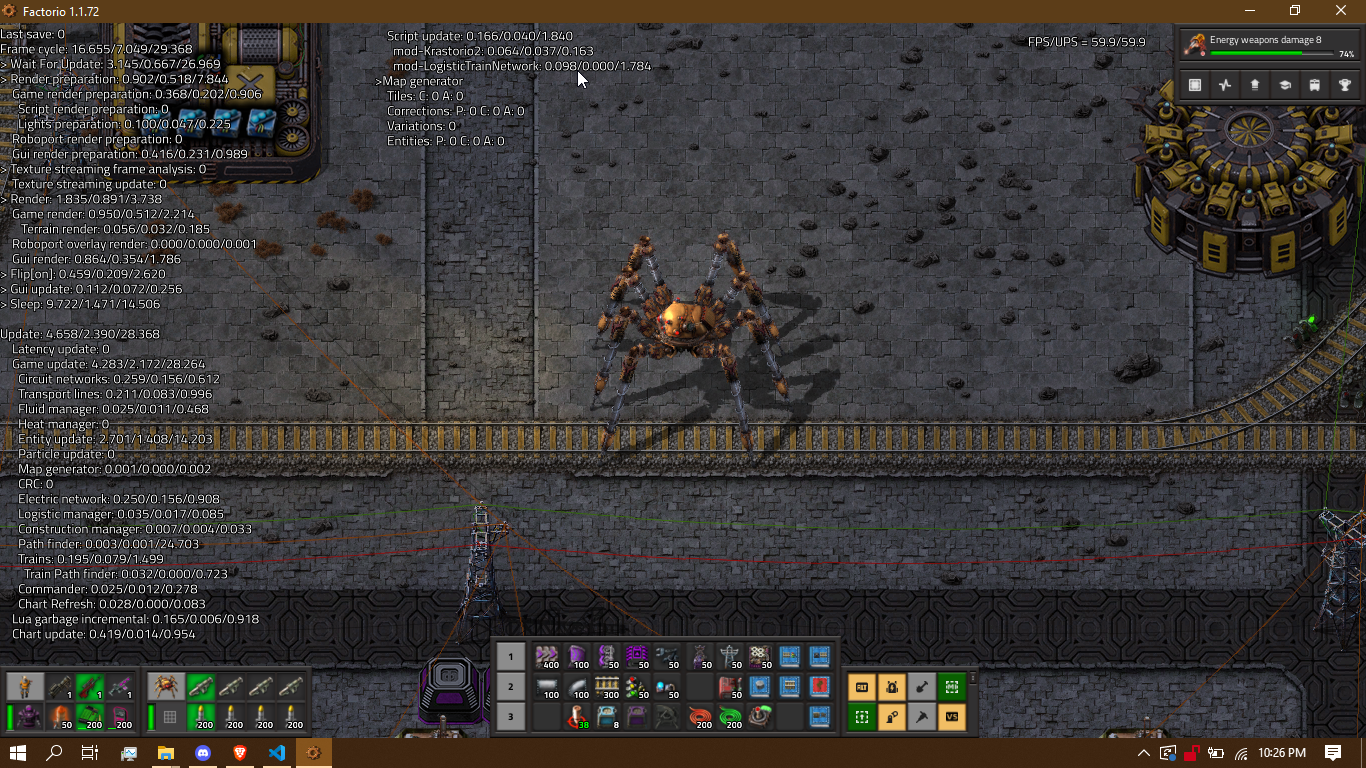
Task: Select the highlighted red rifle weapon slot
Action: pyautogui.click(x=91, y=686)
